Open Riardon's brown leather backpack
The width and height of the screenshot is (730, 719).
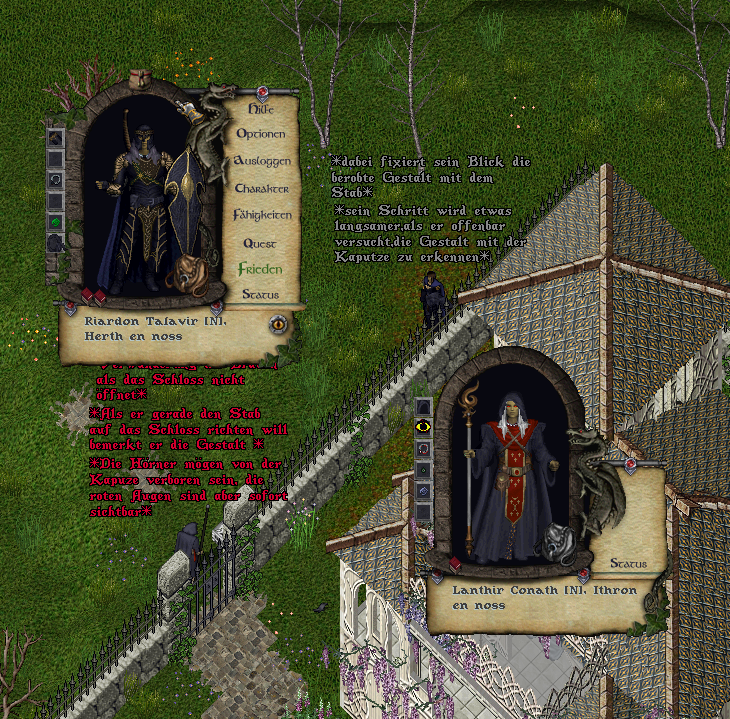coord(186,274)
